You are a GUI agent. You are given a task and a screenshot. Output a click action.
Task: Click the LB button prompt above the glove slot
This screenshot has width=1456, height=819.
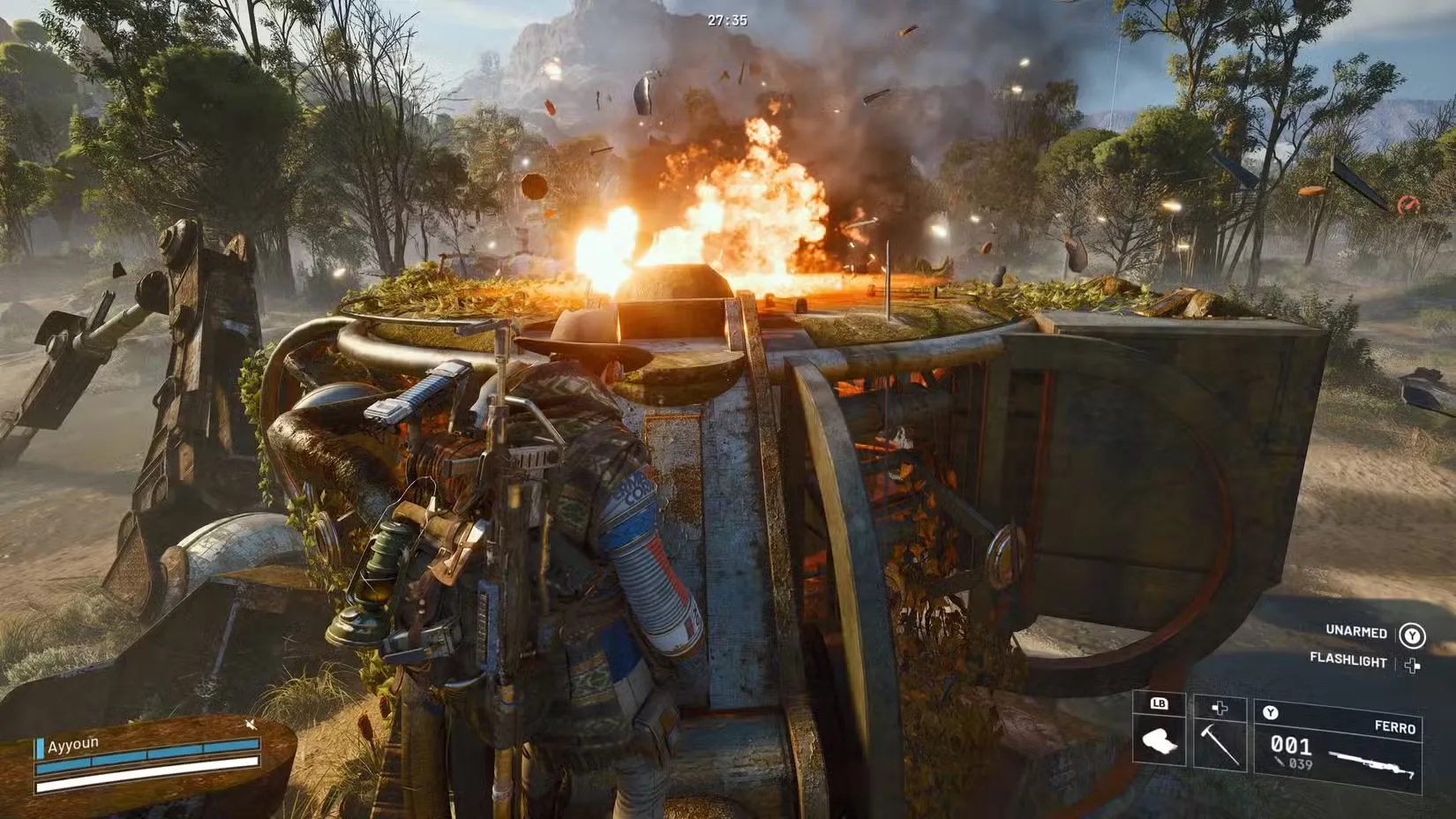(x=1158, y=704)
